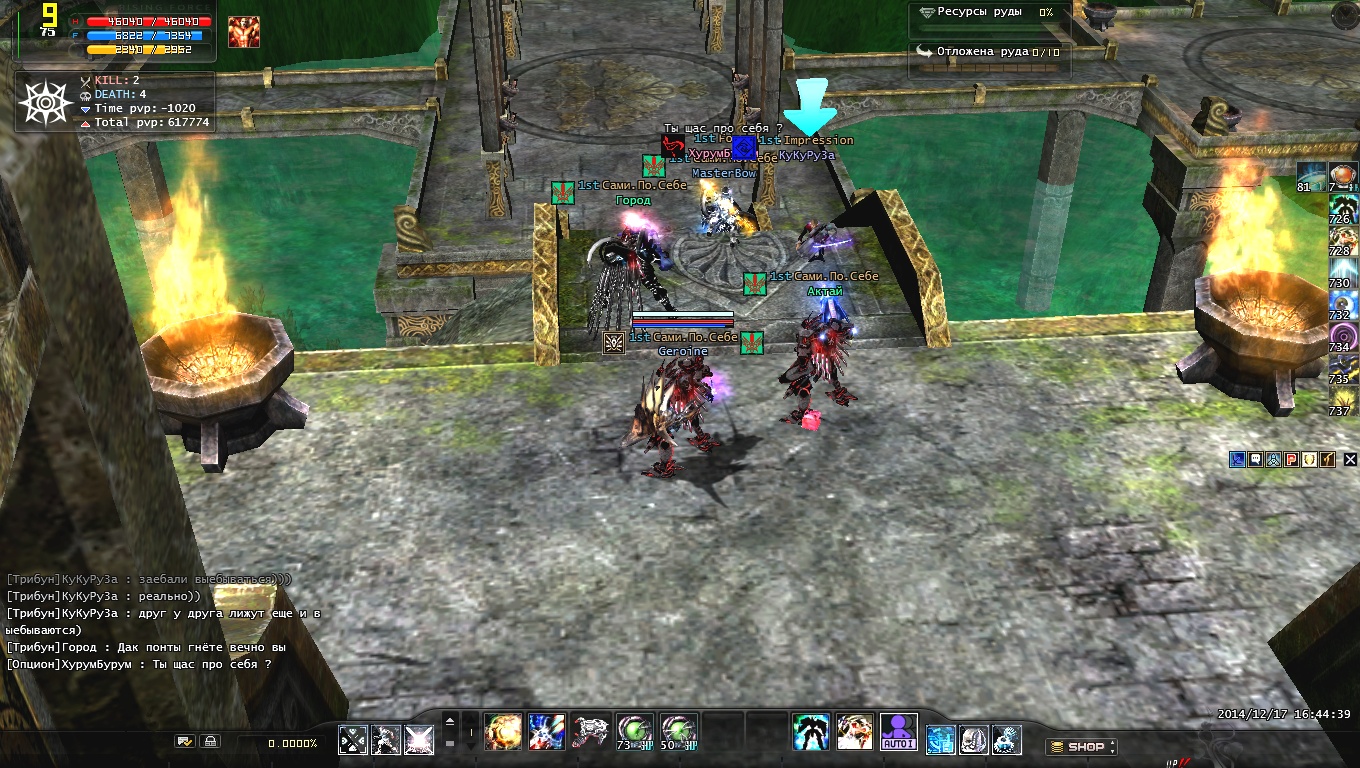Select the yellow buff numbered 737

(x=1343, y=400)
